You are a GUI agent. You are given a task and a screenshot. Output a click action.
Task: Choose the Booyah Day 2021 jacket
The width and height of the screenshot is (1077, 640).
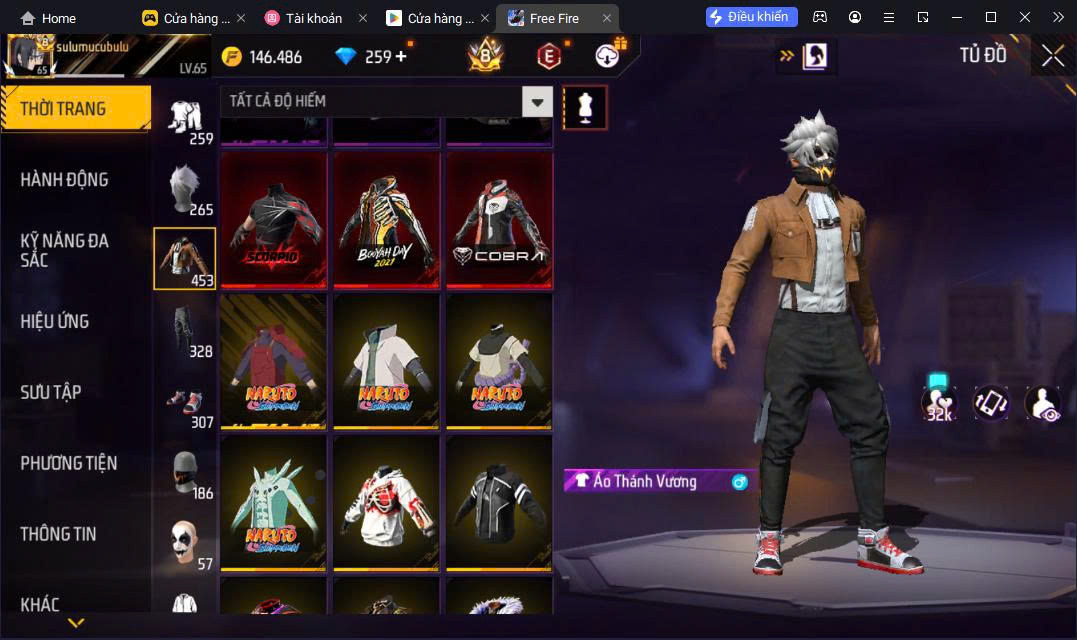[x=386, y=219]
